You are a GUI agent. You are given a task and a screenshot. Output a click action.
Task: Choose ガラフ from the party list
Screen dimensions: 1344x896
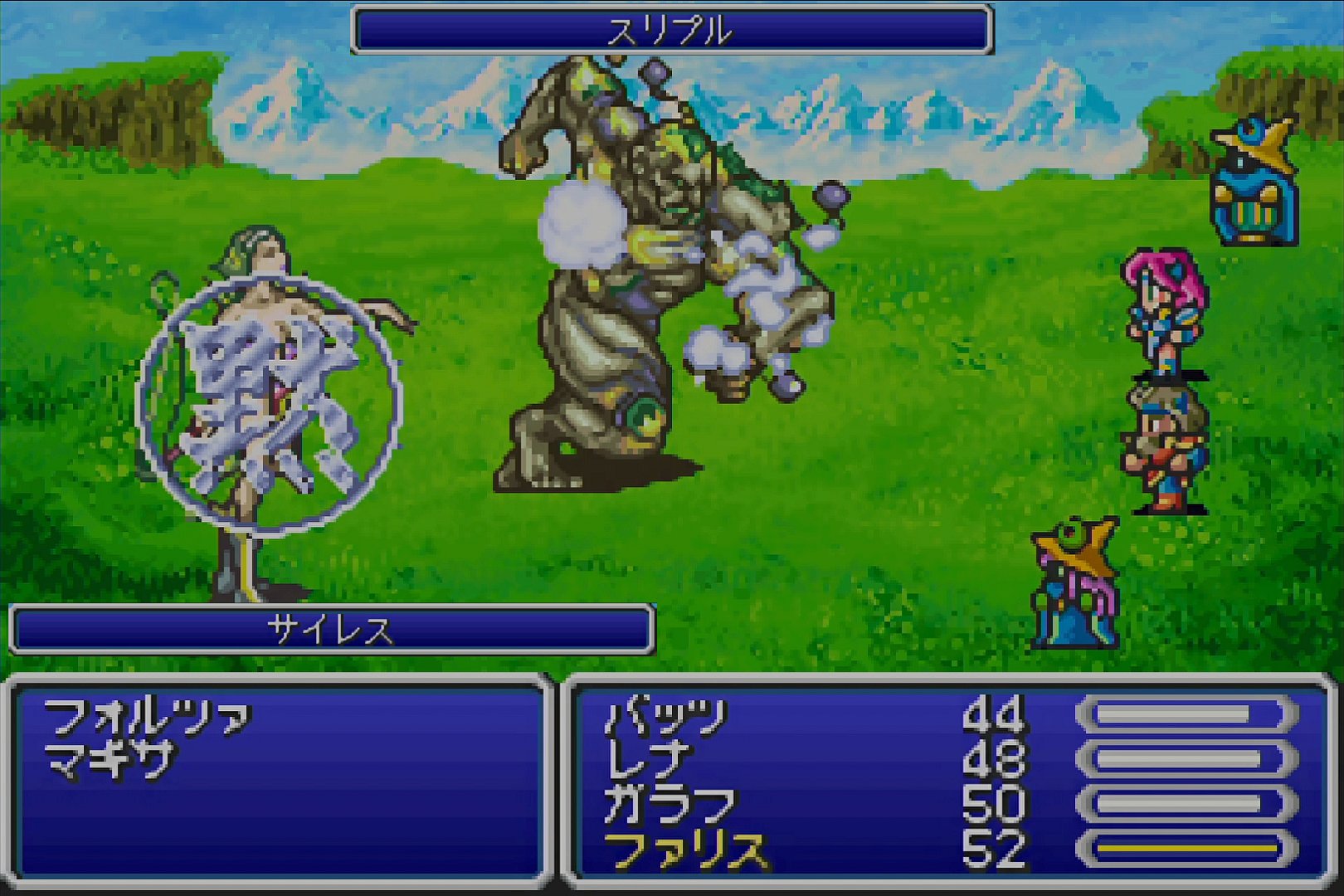tap(670, 805)
